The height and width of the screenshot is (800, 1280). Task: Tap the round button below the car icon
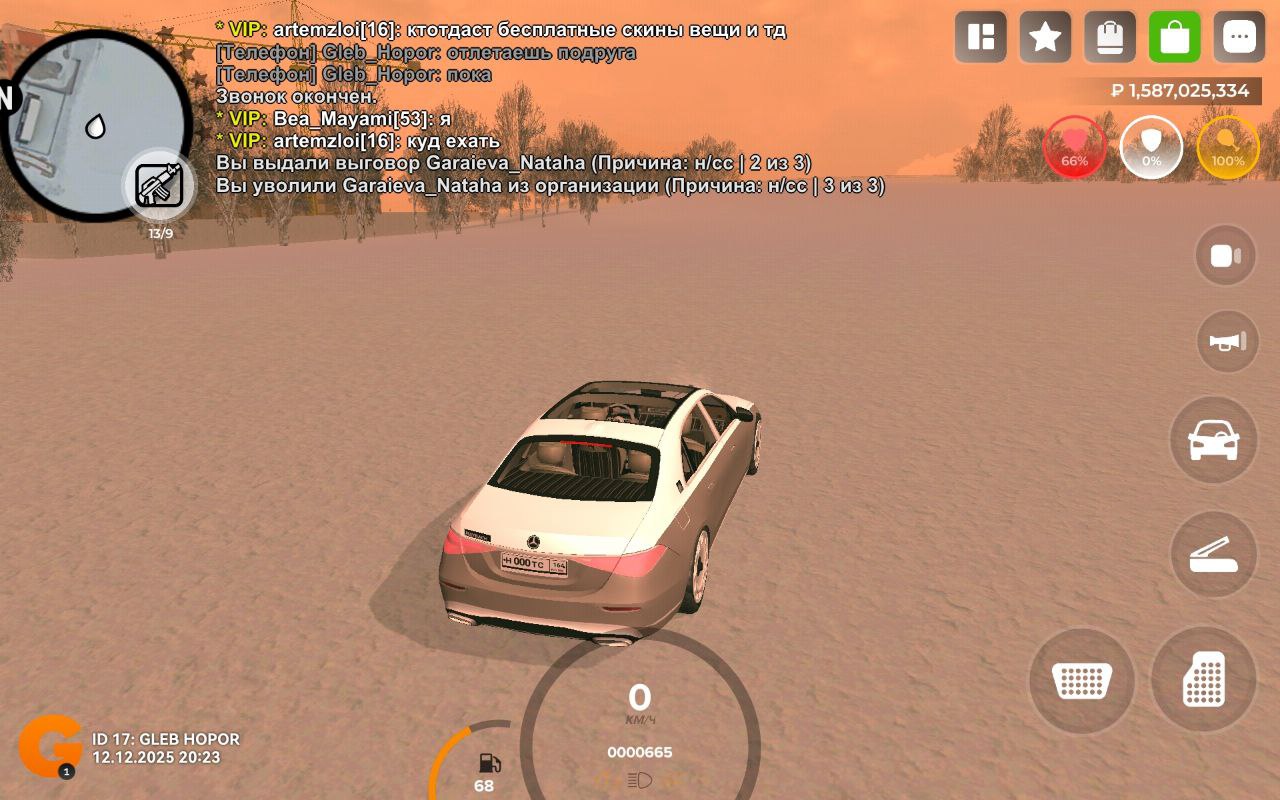[1213, 555]
